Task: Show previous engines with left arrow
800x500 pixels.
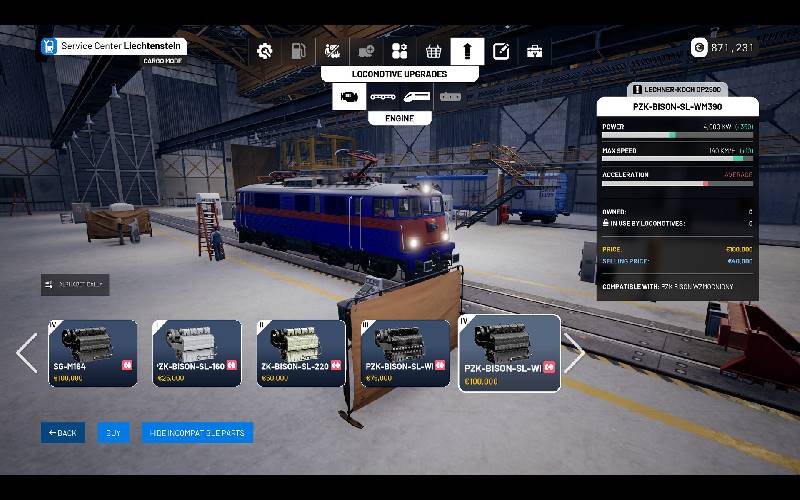Action: pos(27,353)
